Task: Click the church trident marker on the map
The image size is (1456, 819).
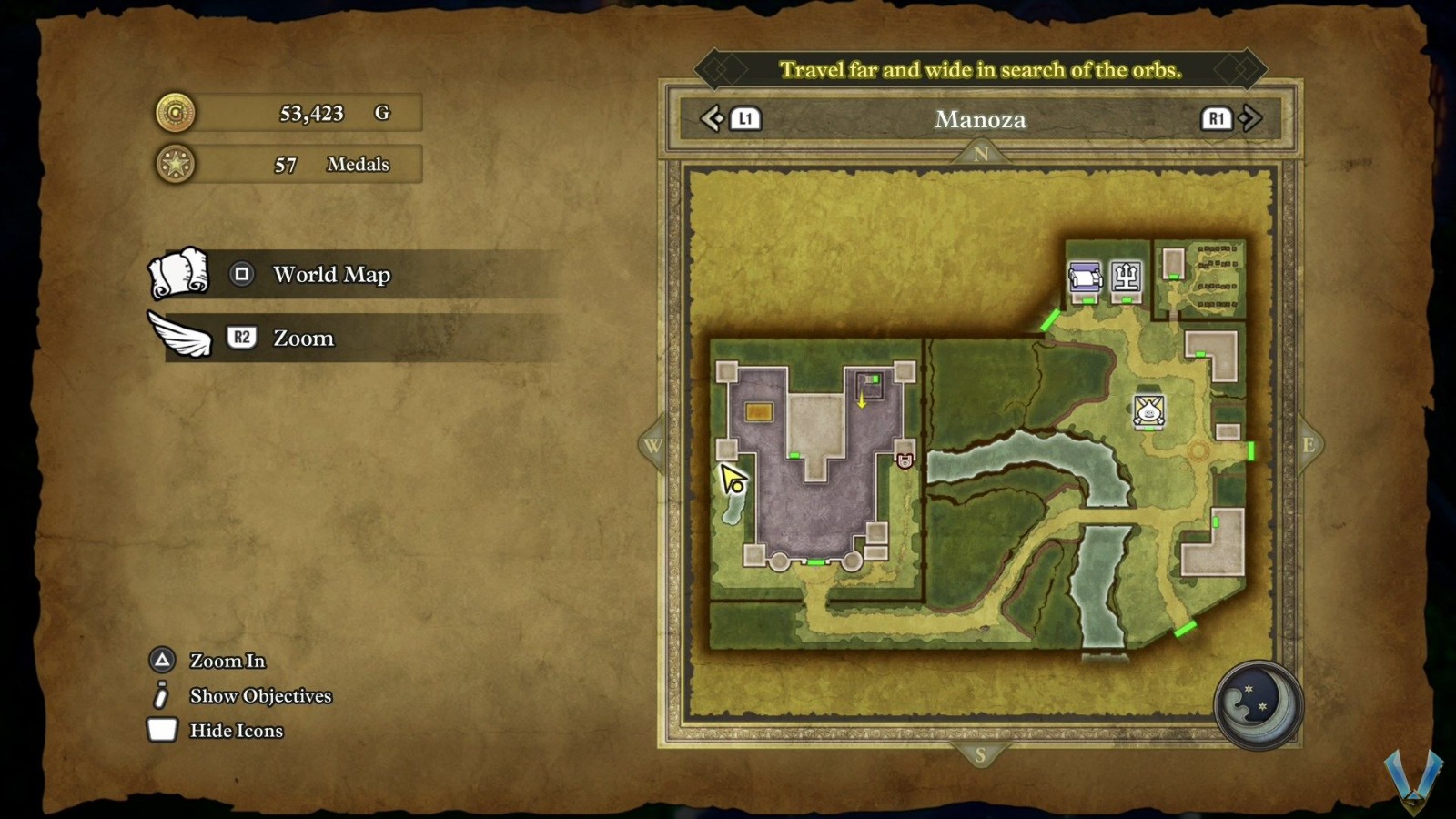Action: pyautogui.click(x=1127, y=276)
